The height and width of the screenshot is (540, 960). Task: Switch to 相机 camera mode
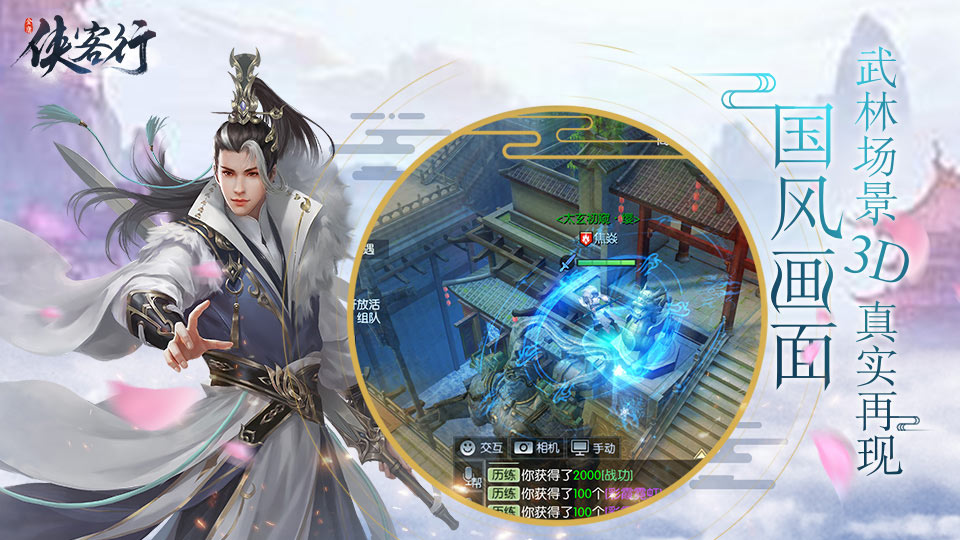[537, 449]
